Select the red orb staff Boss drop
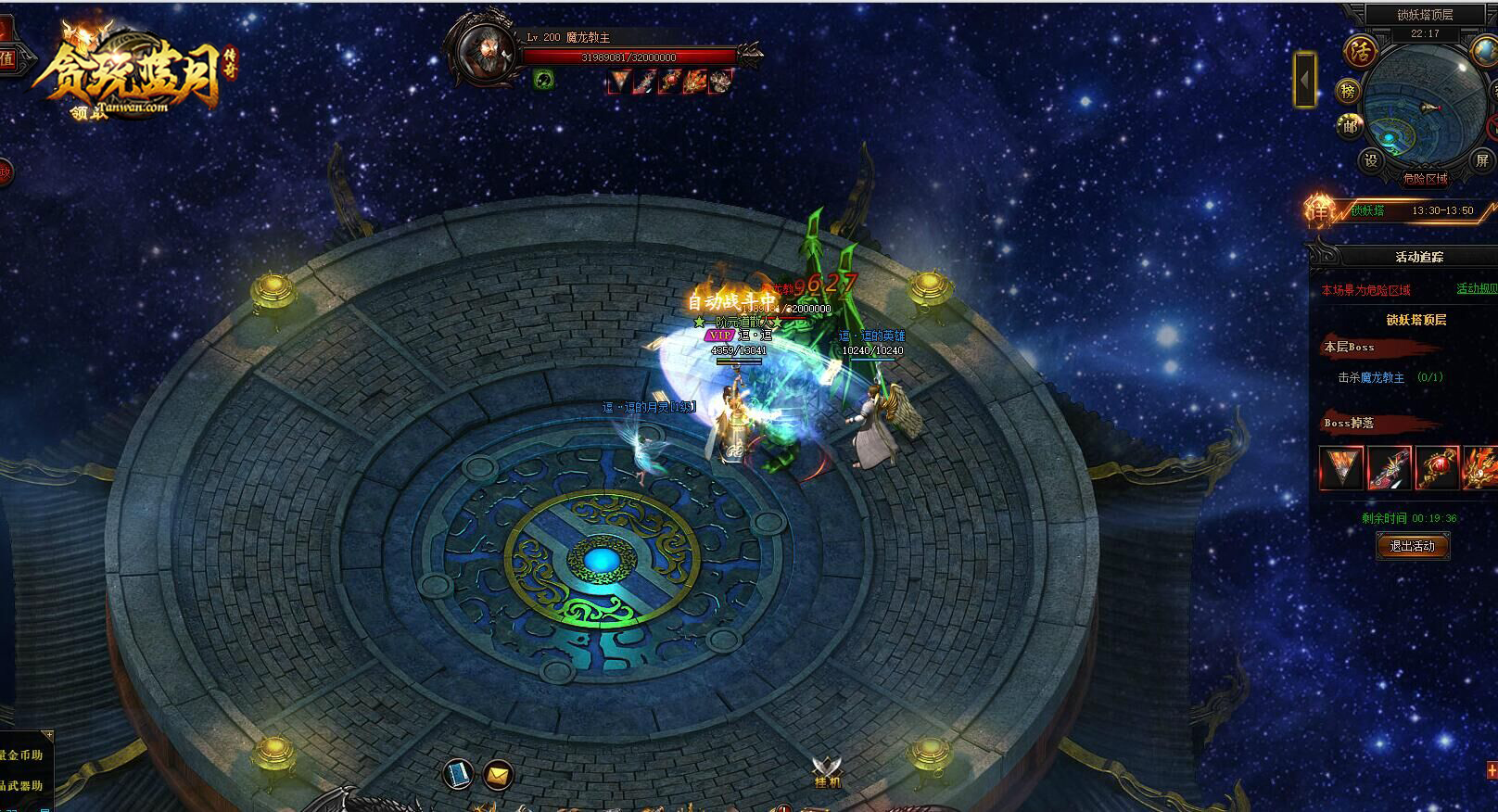Screen dimensions: 1498x812 pos(1436,467)
